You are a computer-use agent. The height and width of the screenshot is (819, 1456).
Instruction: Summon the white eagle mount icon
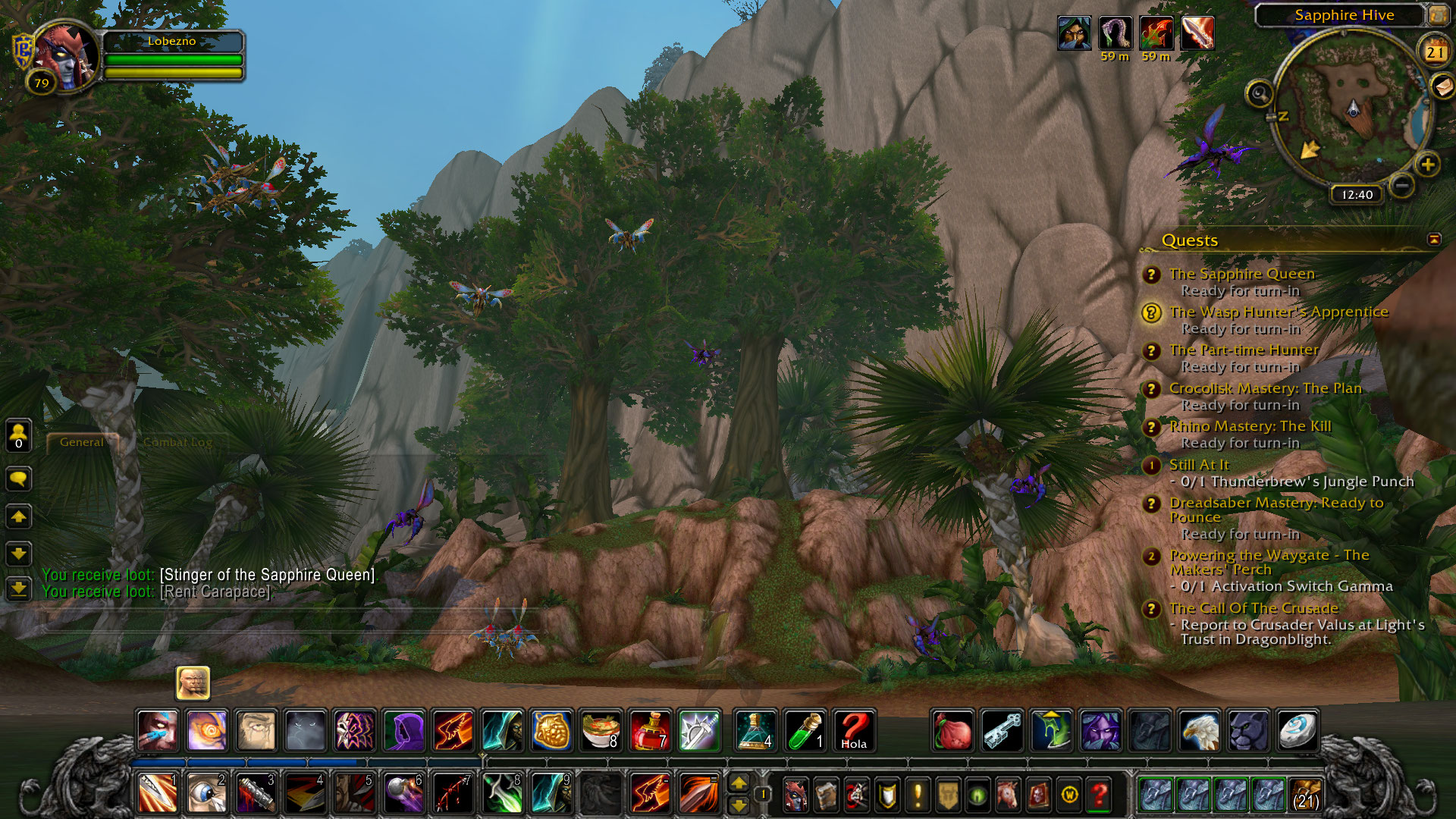pyautogui.click(x=1200, y=731)
